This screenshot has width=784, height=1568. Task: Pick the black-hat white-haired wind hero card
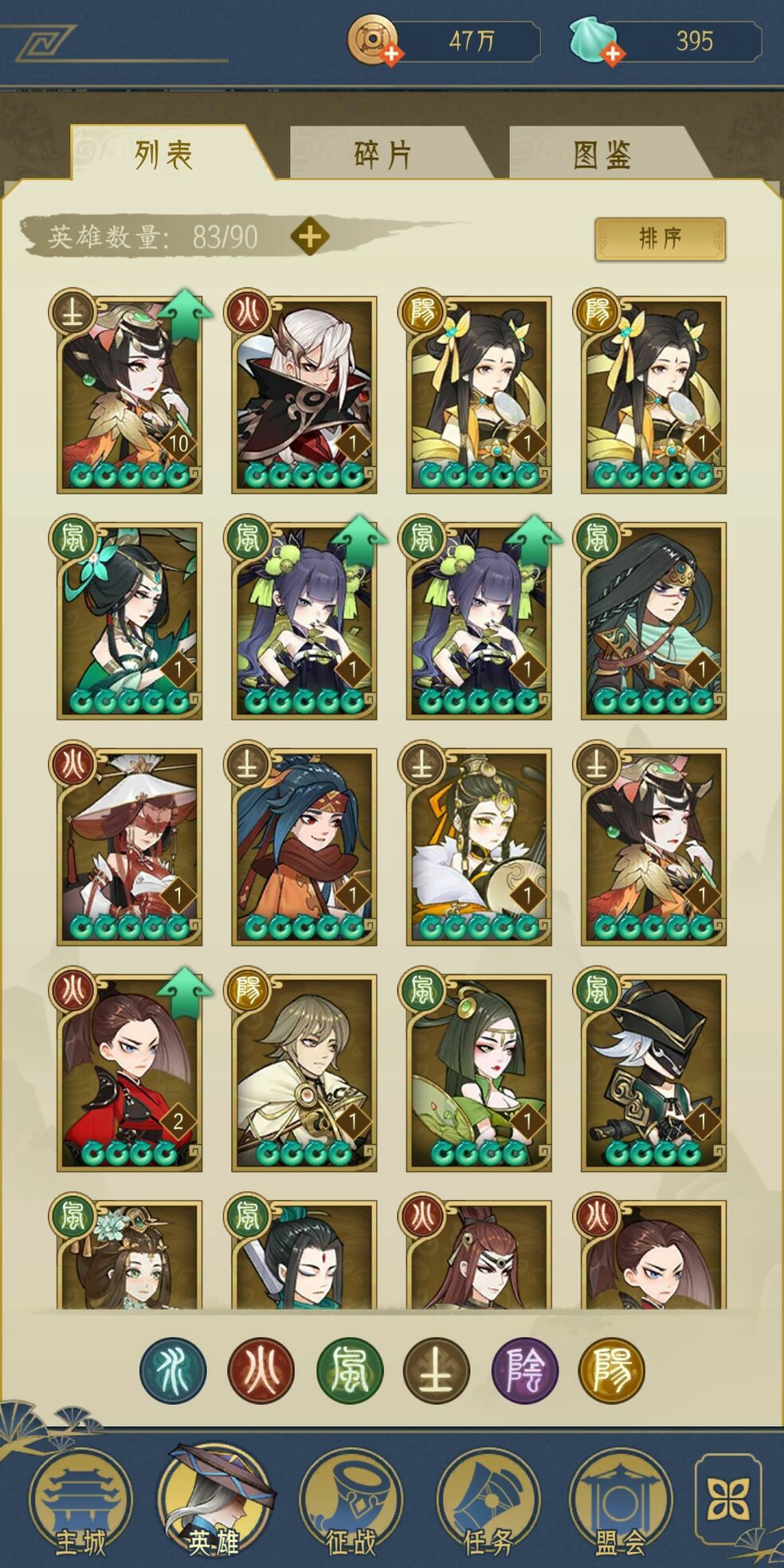point(653,1072)
